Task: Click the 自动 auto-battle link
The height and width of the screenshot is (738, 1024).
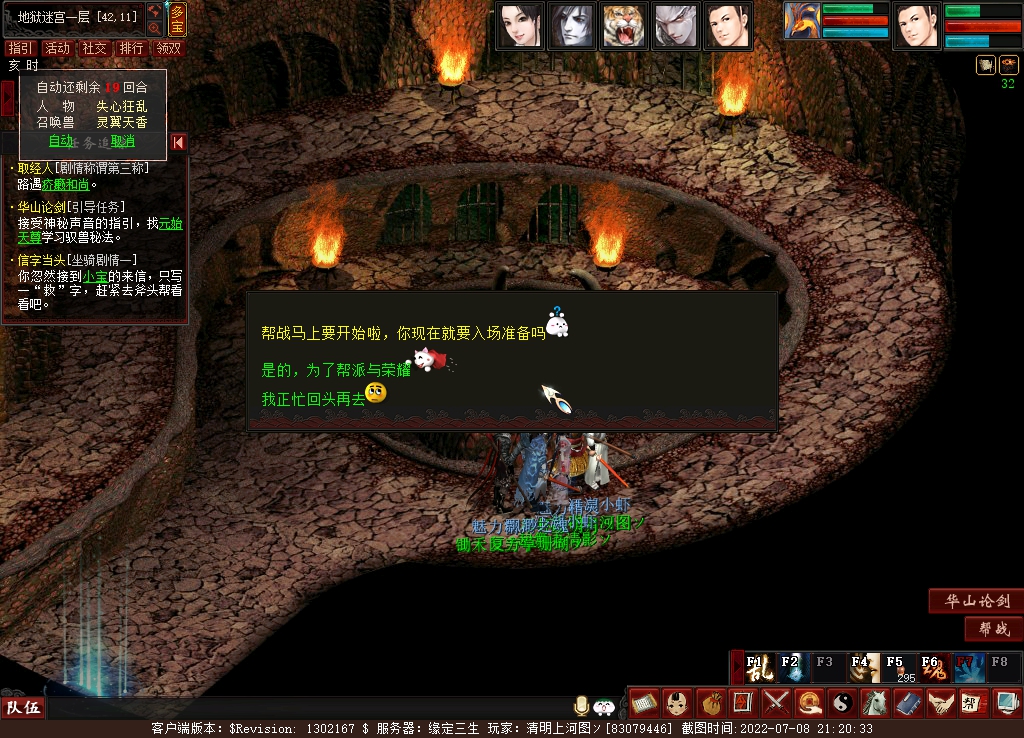Action: click(x=60, y=141)
